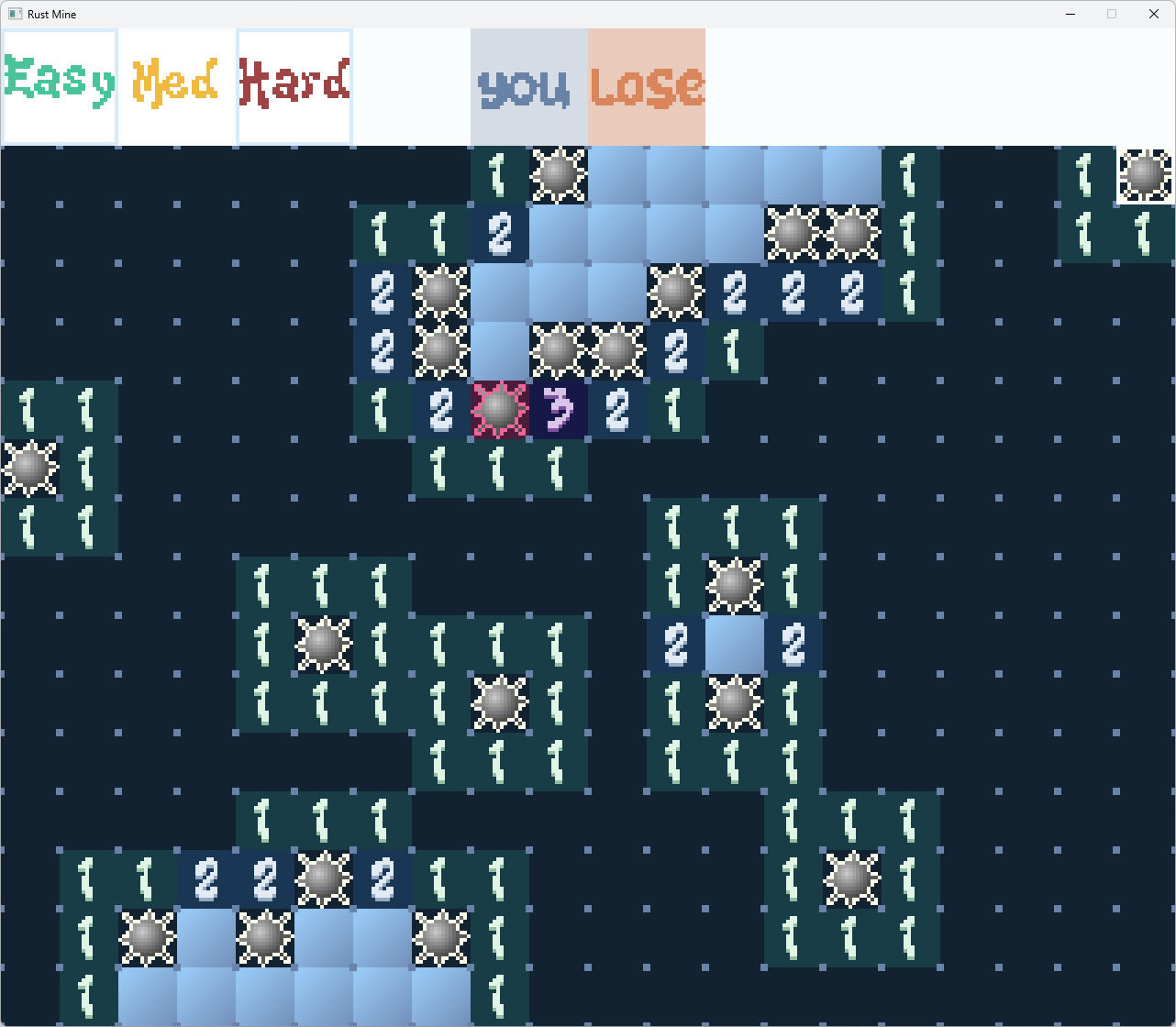
Task: Click the mine in the top-right corner
Action: coord(1145,174)
